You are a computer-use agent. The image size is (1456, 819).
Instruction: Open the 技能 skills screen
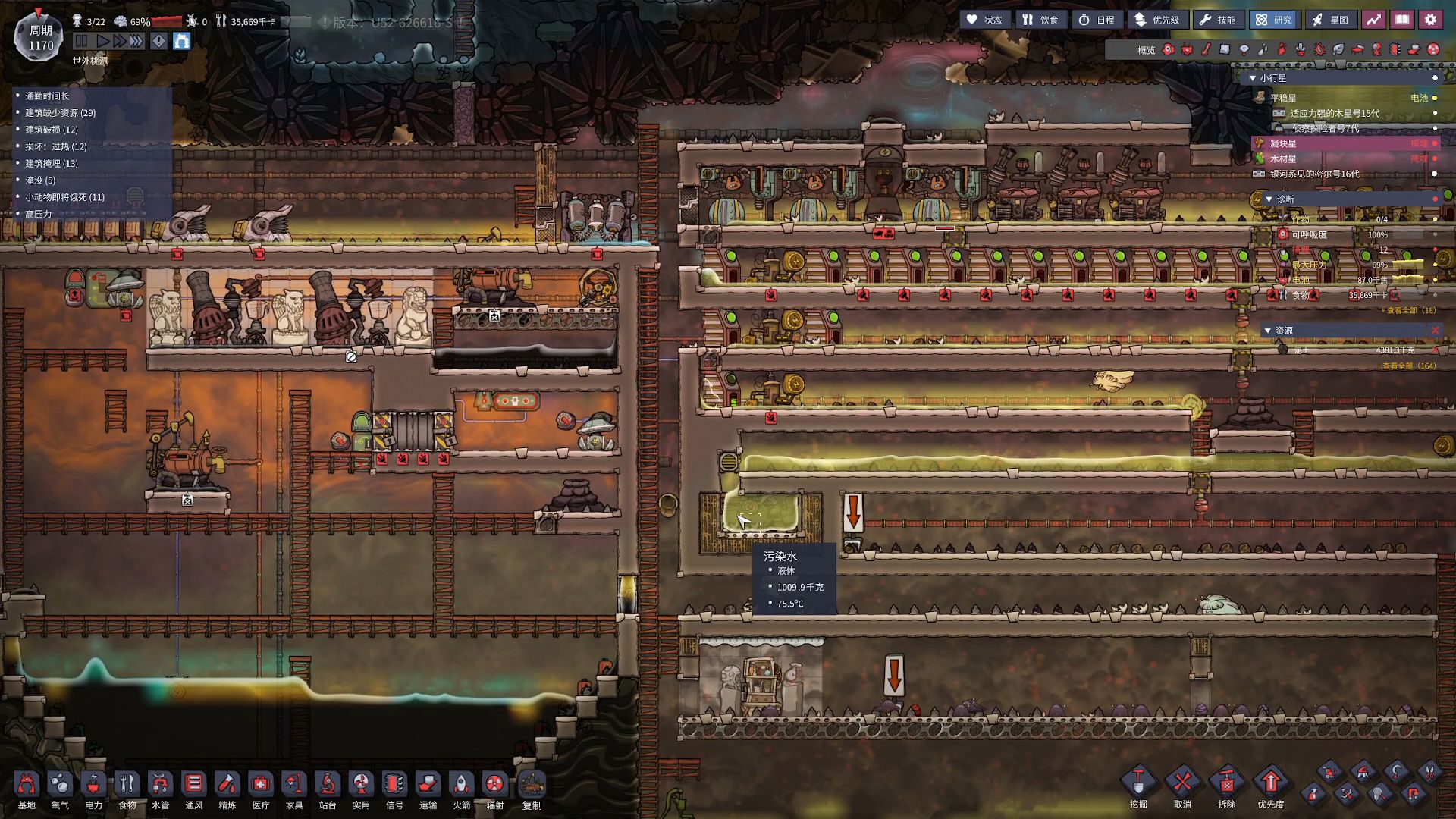point(1218,20)
